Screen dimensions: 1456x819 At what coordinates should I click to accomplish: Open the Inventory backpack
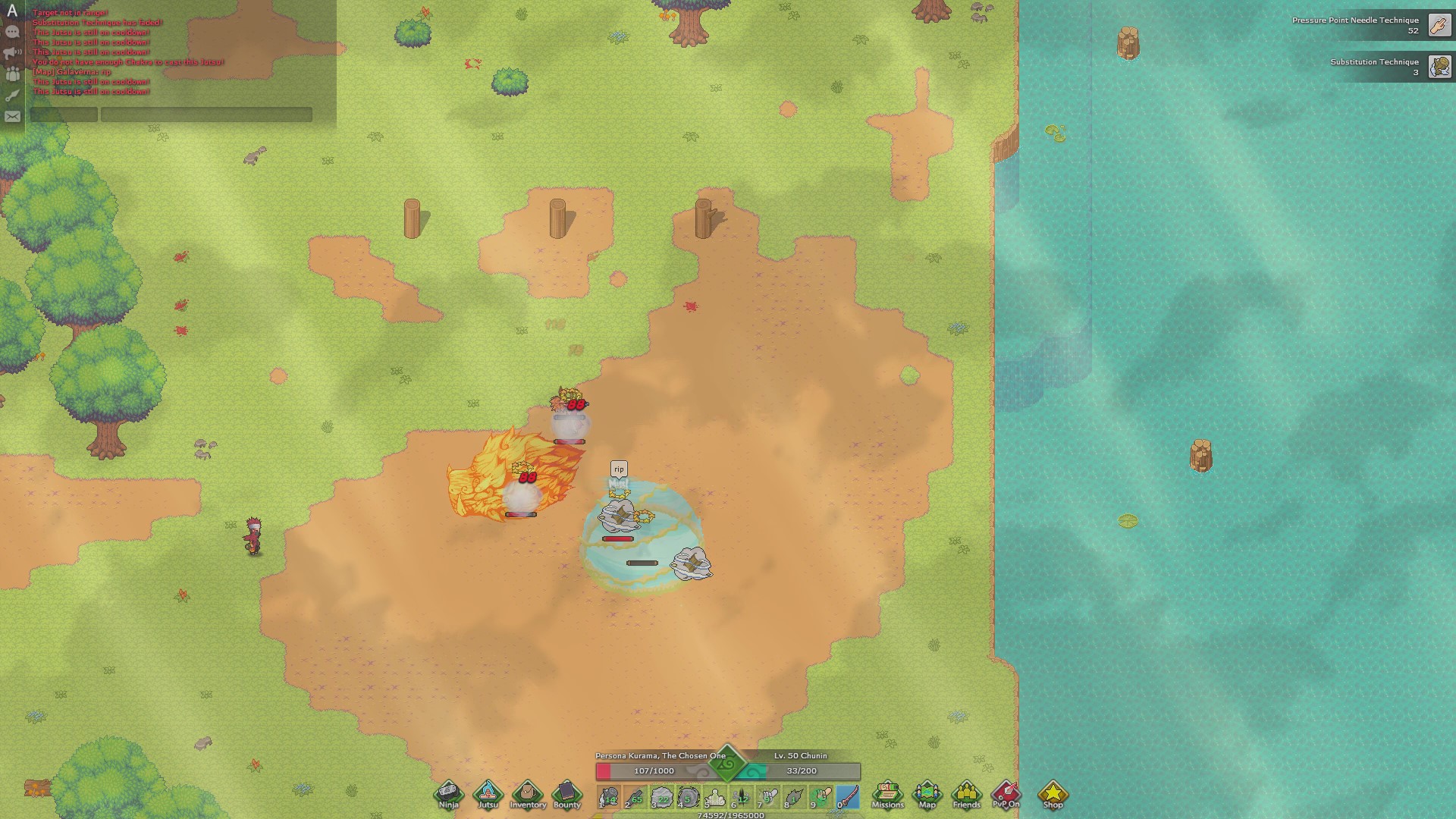tap(528, 794)
